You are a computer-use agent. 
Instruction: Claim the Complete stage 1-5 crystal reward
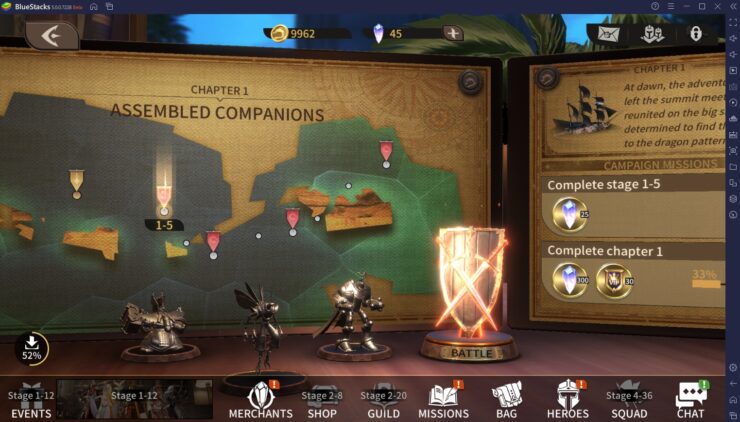pos(571,214)
